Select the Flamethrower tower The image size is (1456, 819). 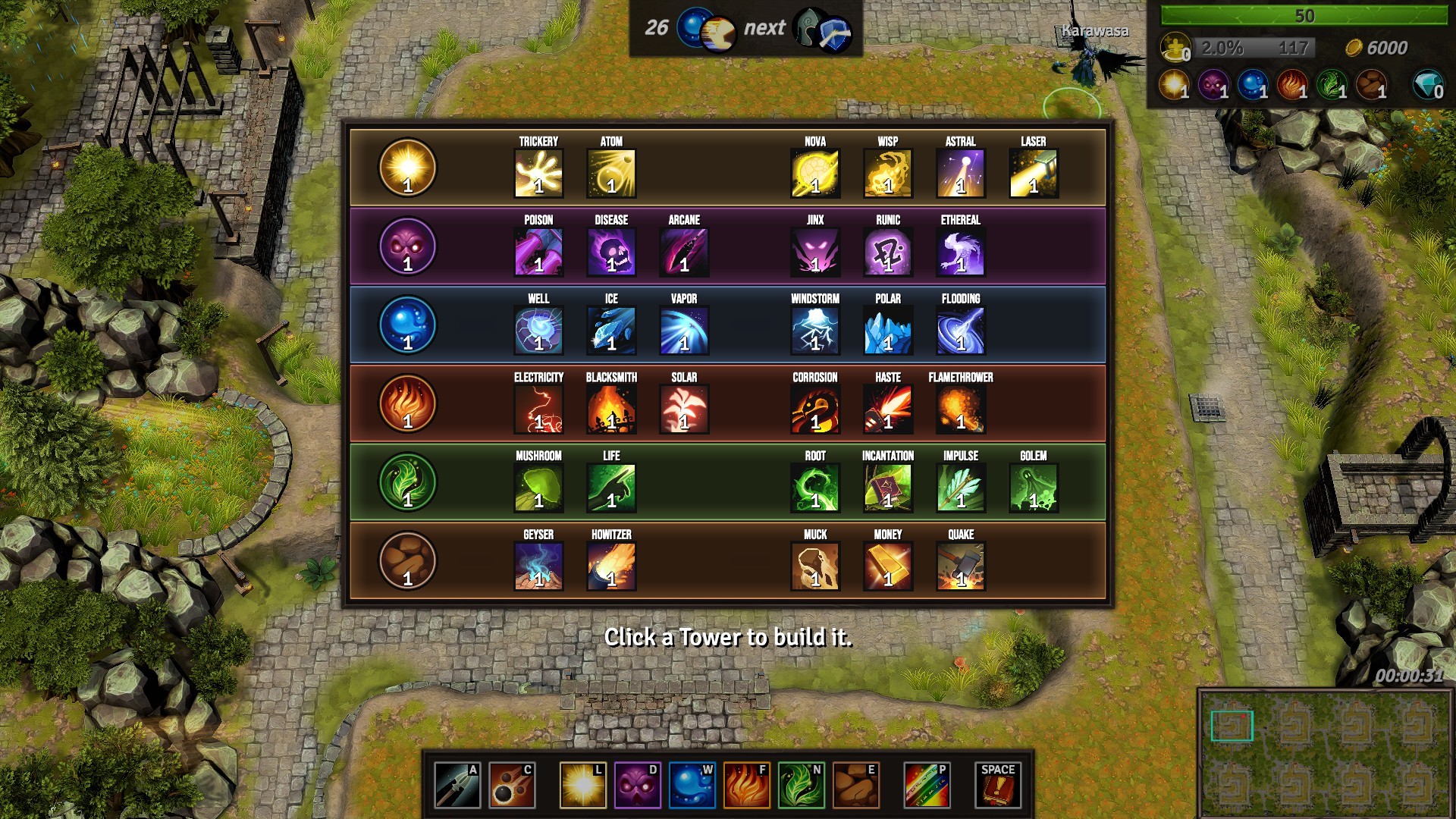pos(960,409)
